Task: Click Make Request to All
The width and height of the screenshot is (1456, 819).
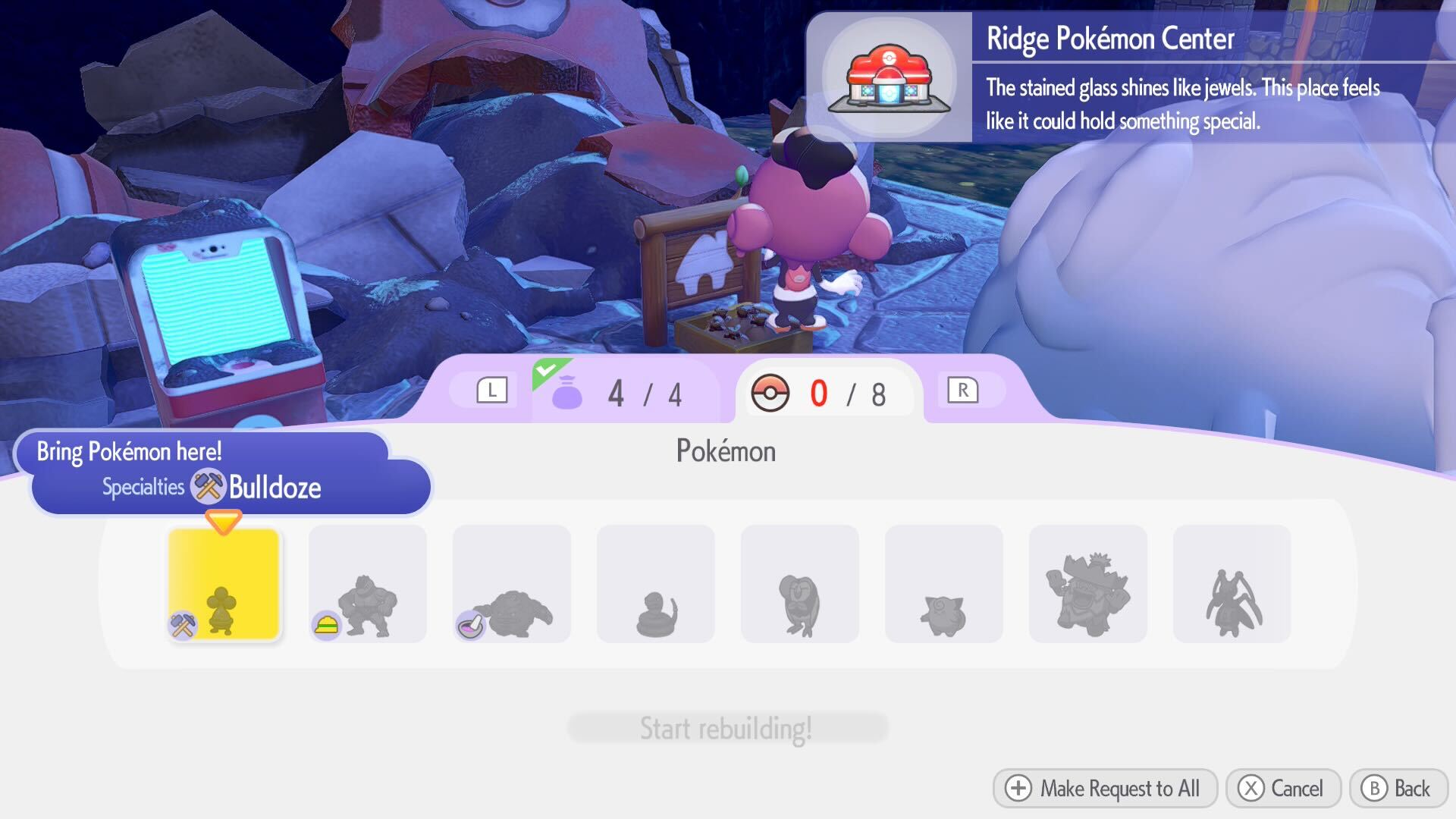Action: (1104, 789)
